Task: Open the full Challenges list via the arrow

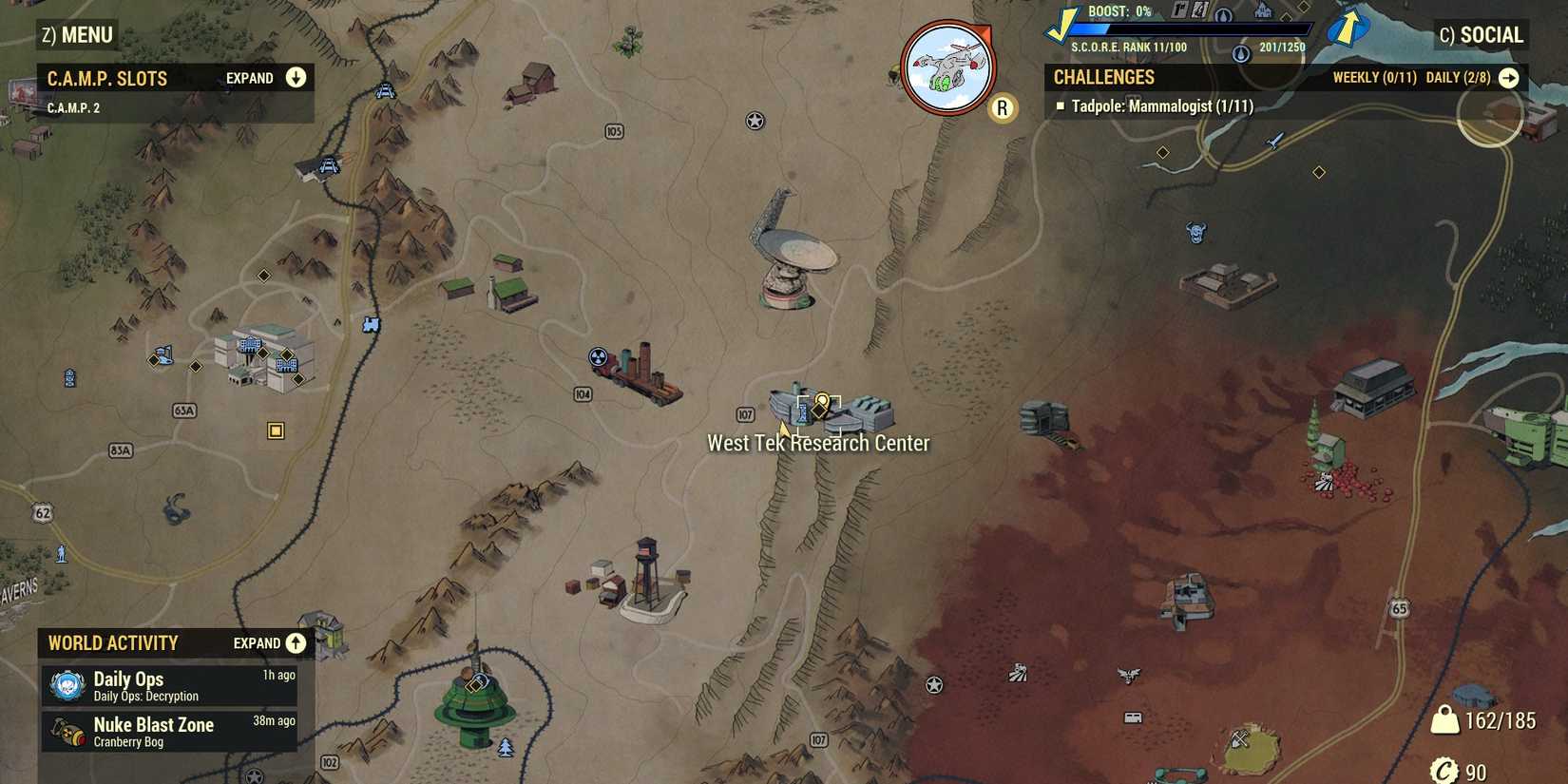Action: click(1511, 78)
